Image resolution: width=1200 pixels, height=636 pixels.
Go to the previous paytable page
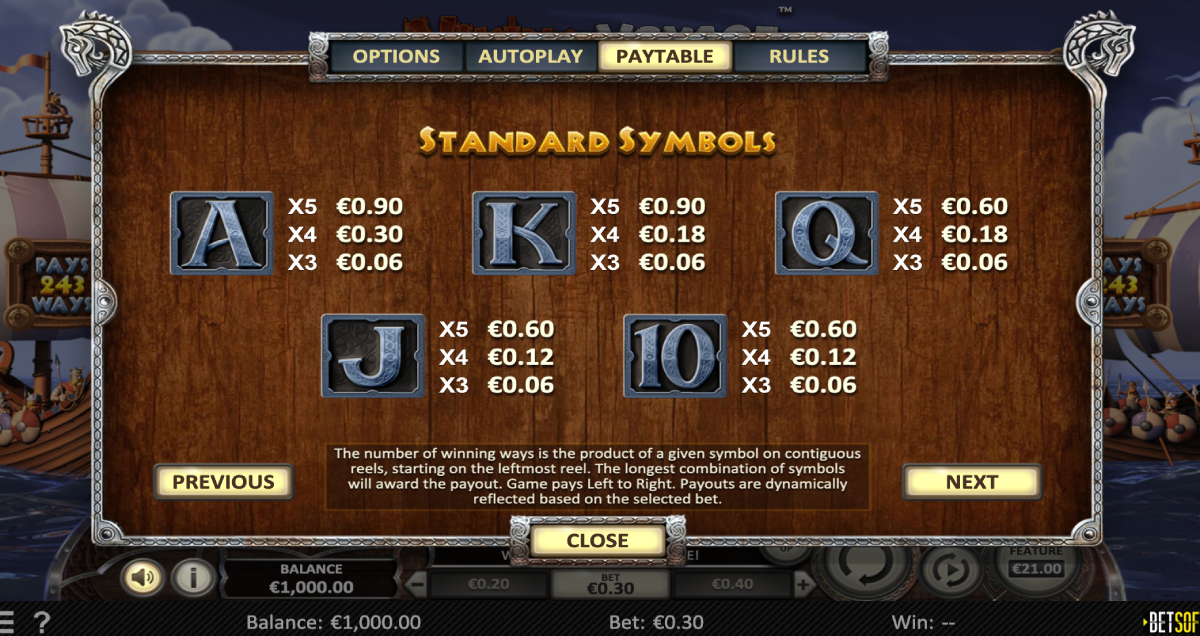click(223, 482)
